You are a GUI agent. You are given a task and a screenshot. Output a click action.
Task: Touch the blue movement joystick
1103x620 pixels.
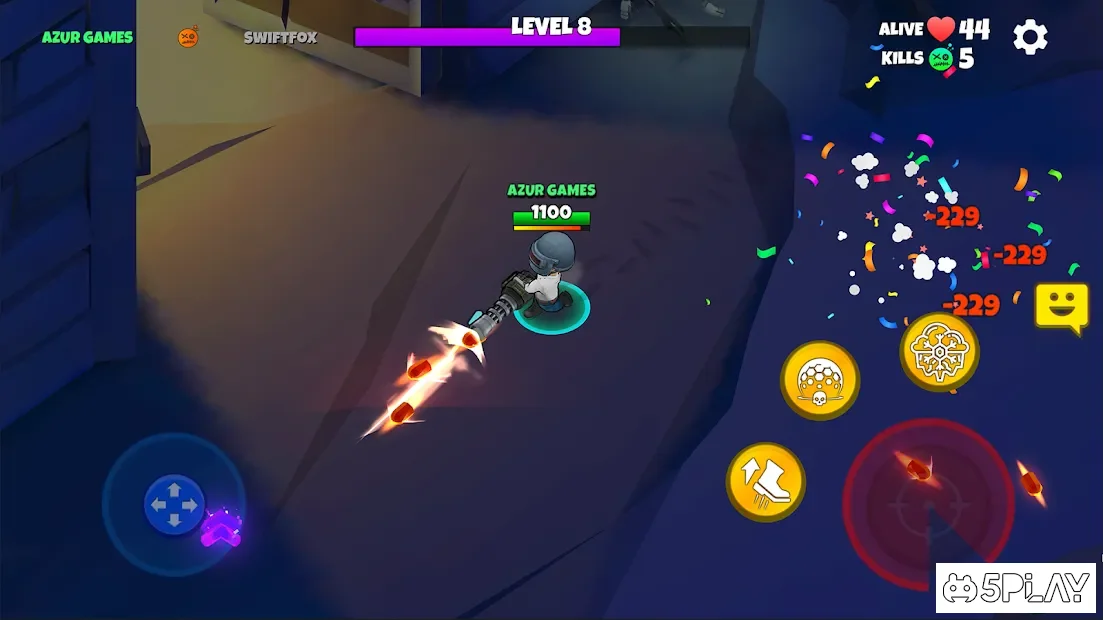175,503
